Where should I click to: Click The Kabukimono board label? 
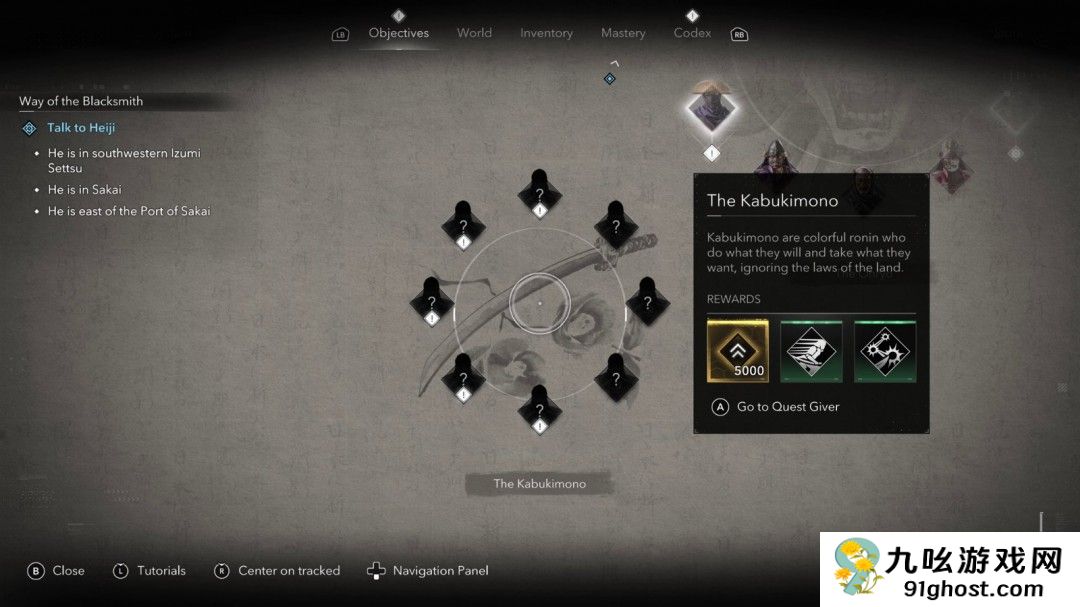(539, 484)
